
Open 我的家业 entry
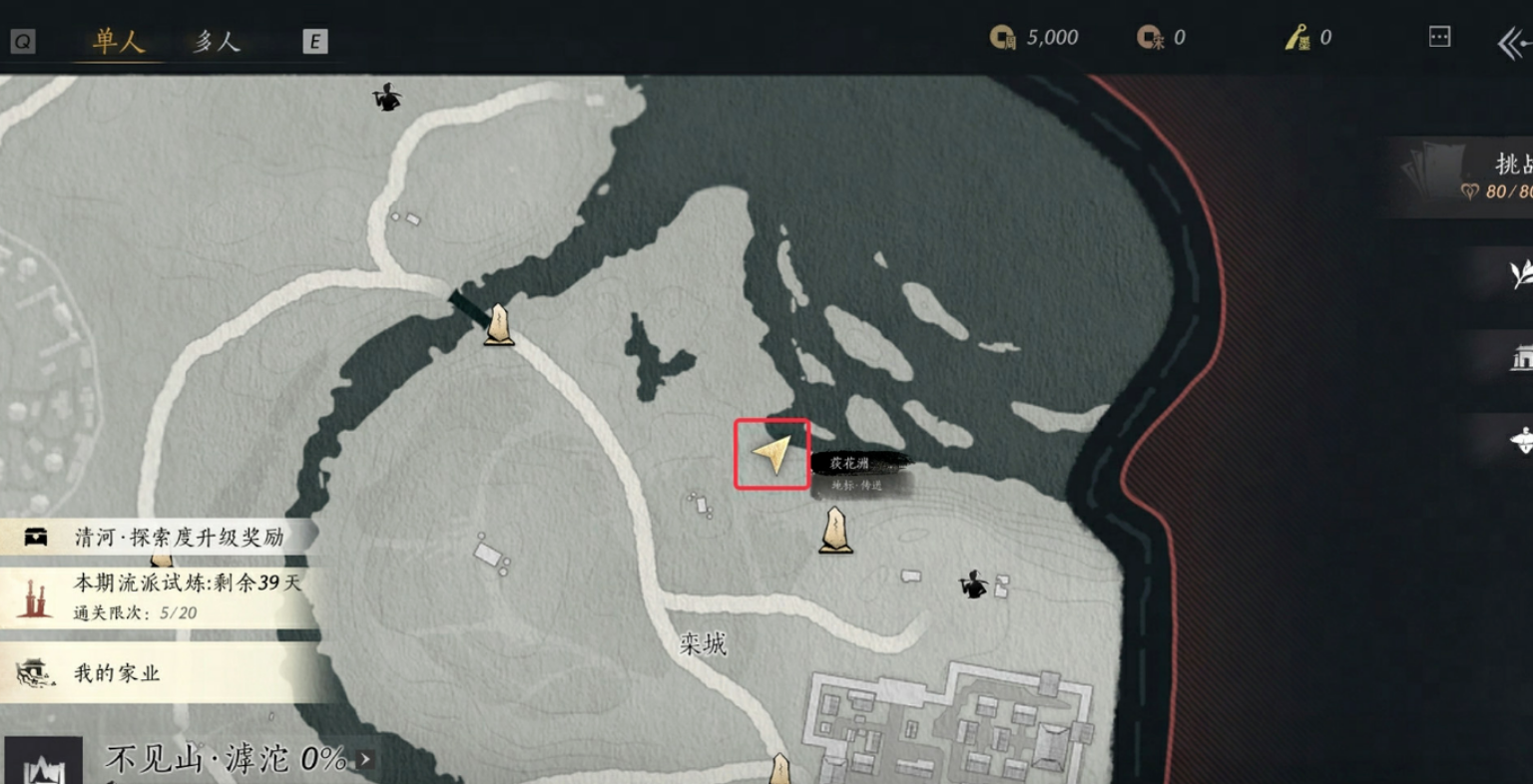[117, 673]
